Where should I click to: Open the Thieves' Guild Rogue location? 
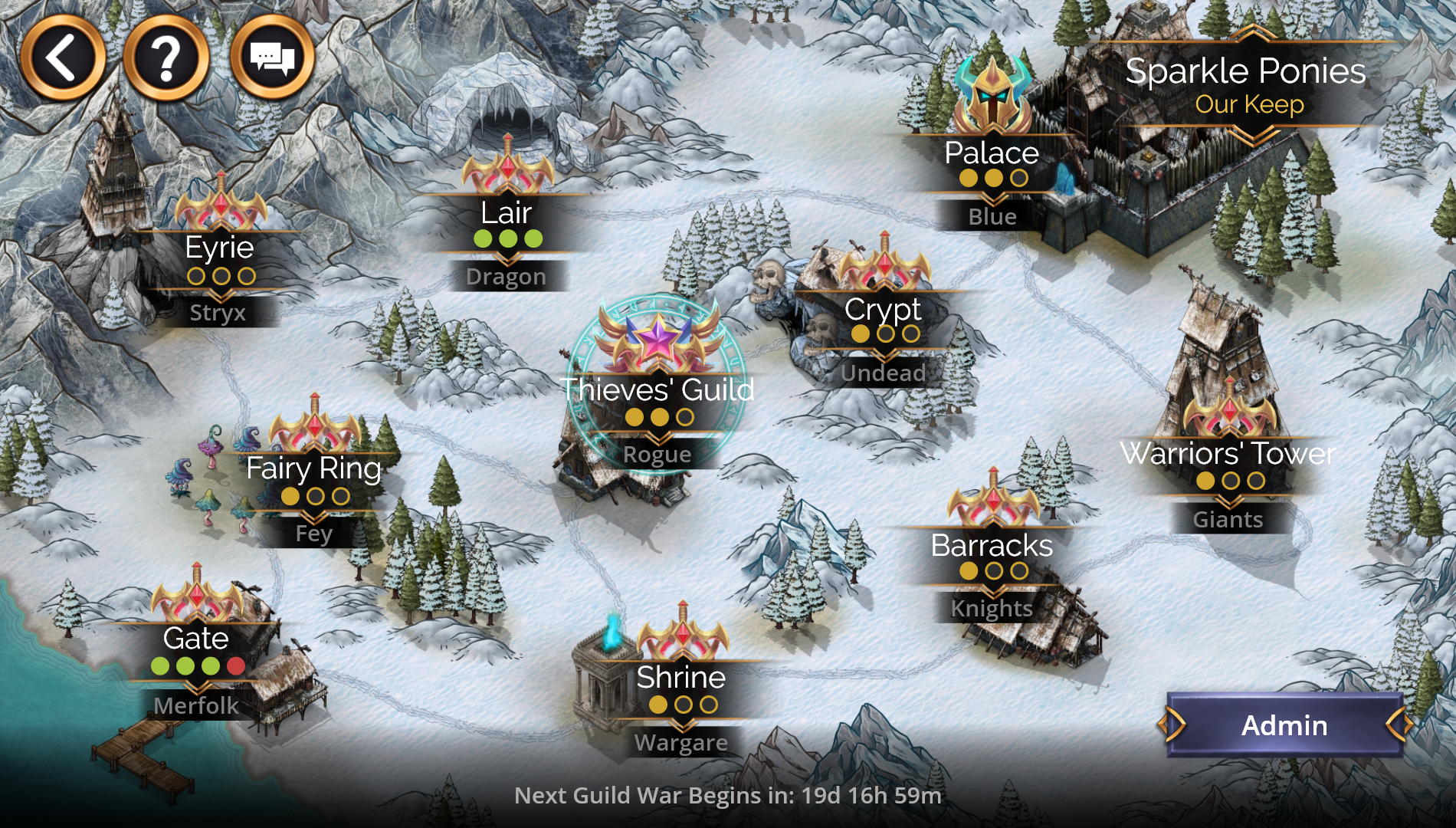tap(657, 391)
